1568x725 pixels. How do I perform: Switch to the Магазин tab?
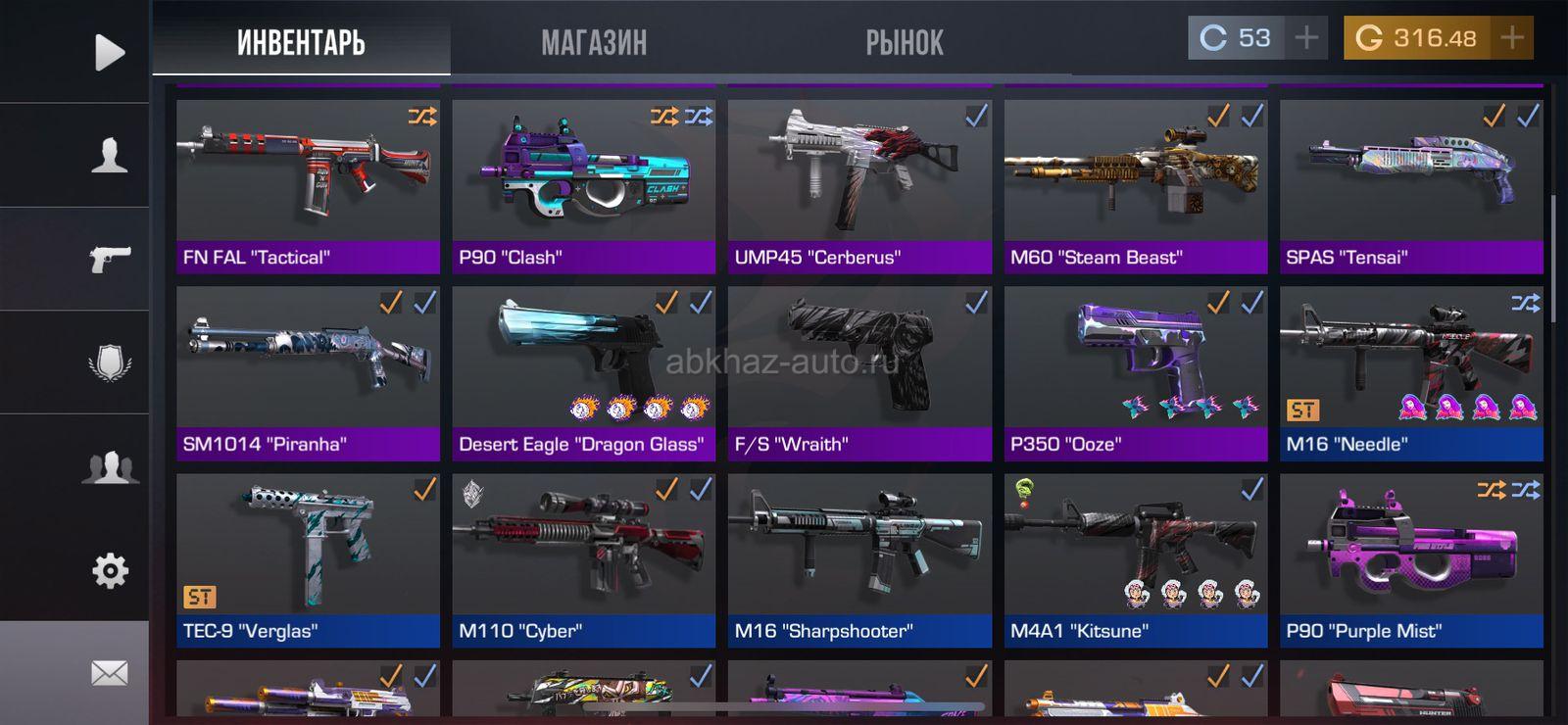point(594,42)
